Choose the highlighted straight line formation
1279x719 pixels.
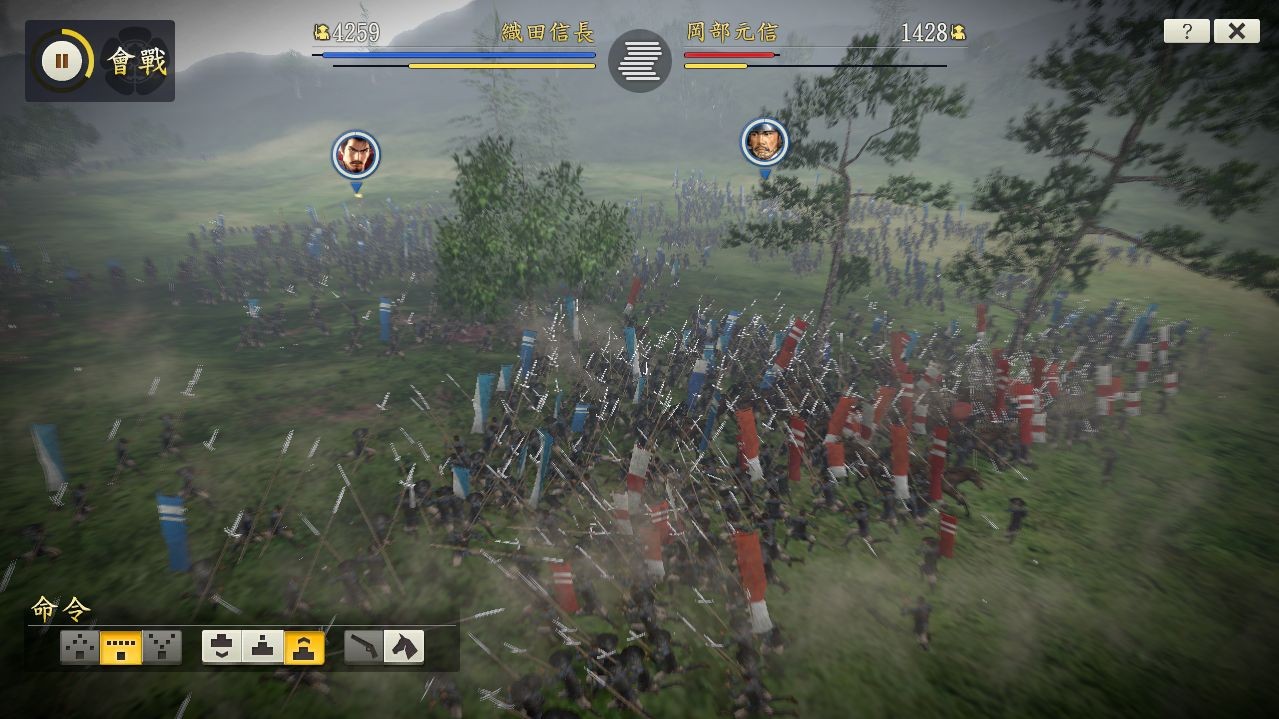[x=120, y=647]
